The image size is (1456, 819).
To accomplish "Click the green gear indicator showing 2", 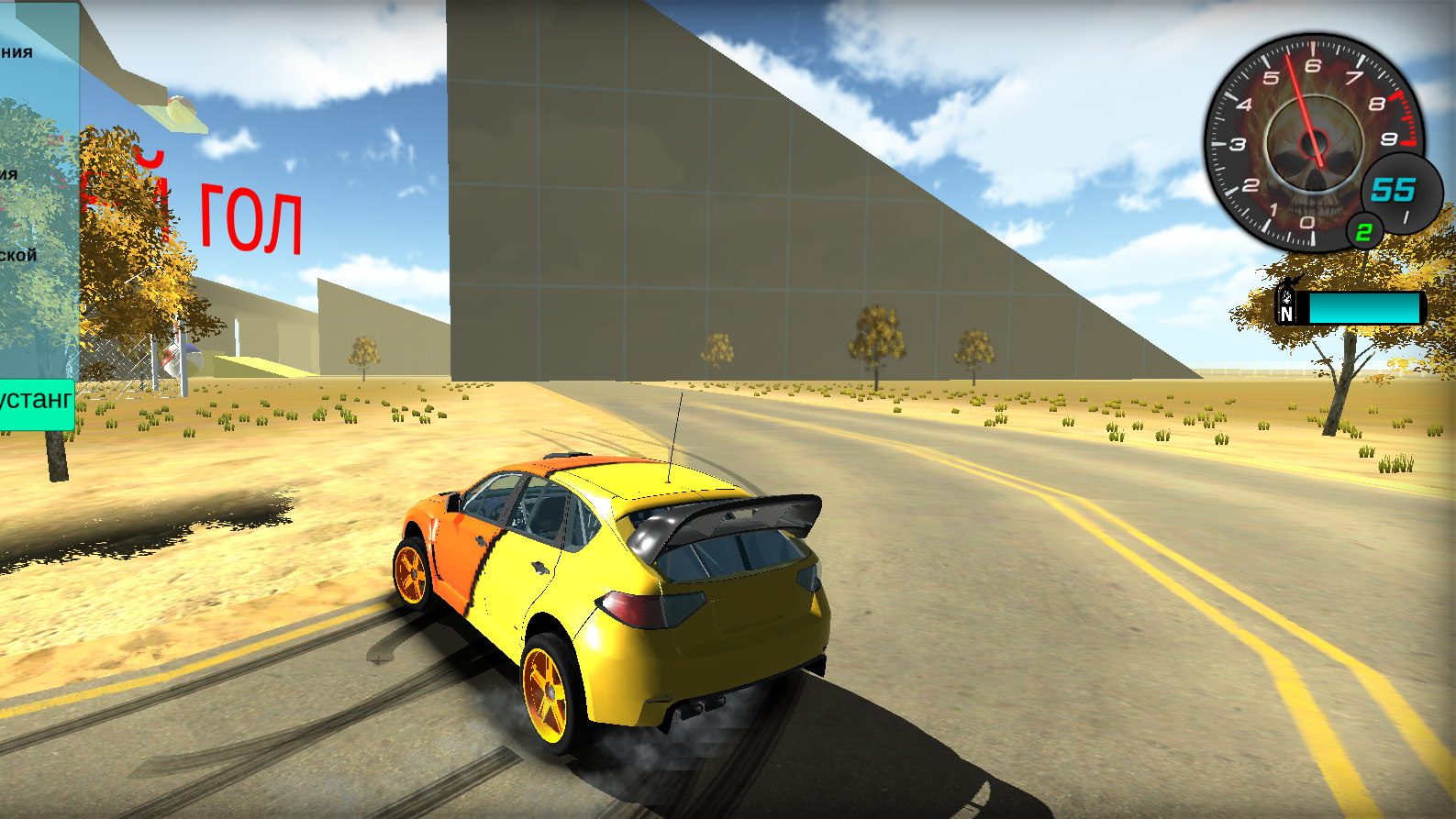I will click(1364, 232).
